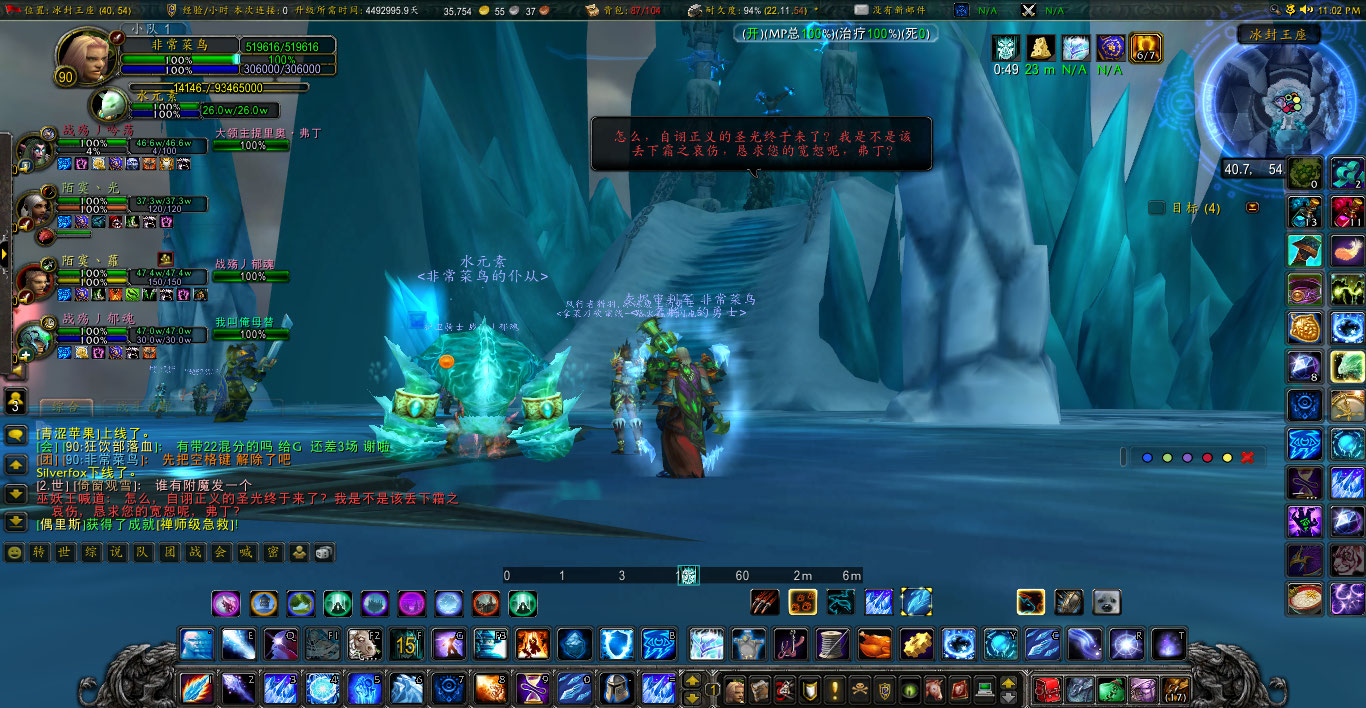Click the seal pup pet ability icon

click(x=1106, y=602)
